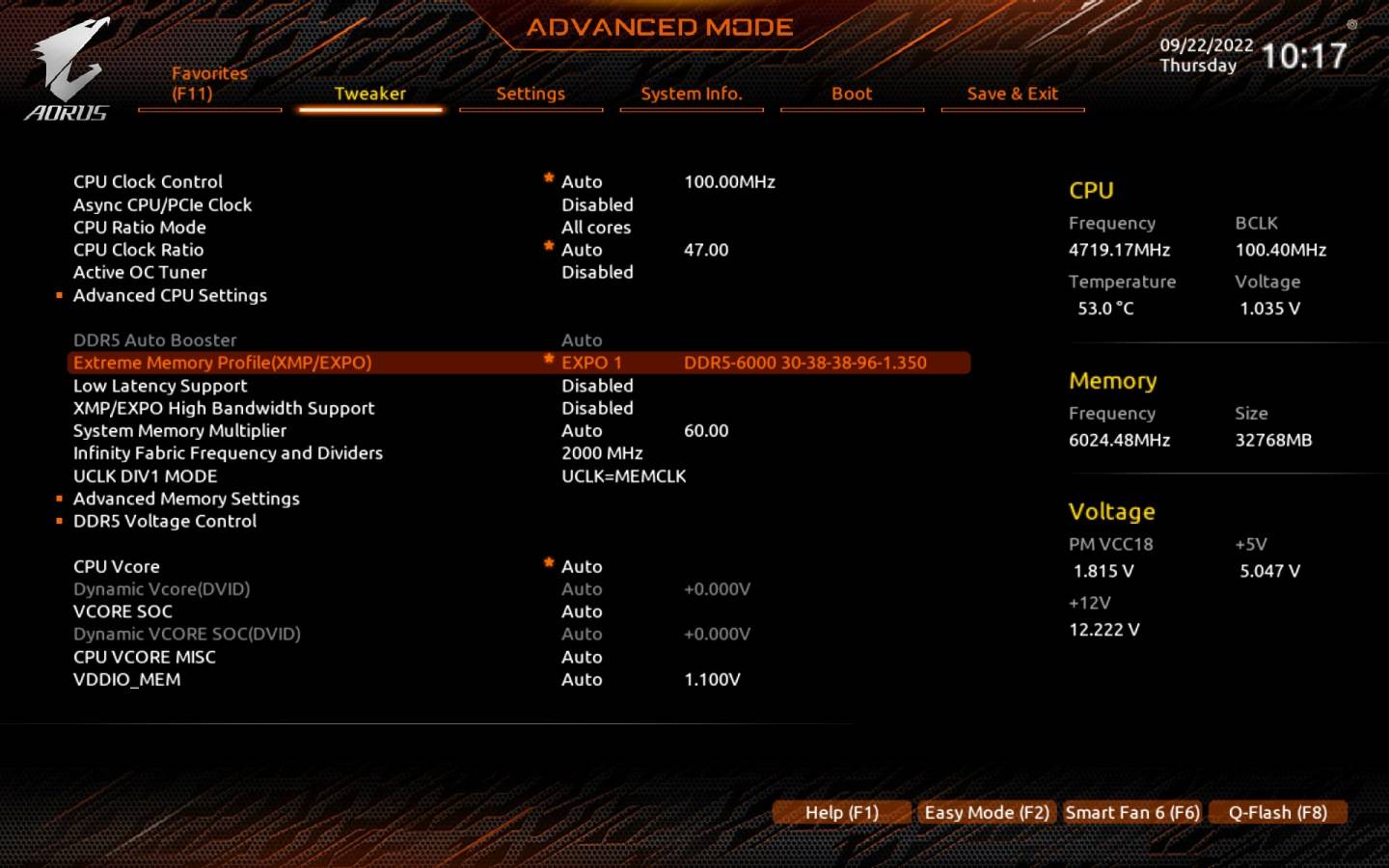Screen dimensions: 1389x868
Task: Open Advanced Memory Settings
Action: pos(186,499)
